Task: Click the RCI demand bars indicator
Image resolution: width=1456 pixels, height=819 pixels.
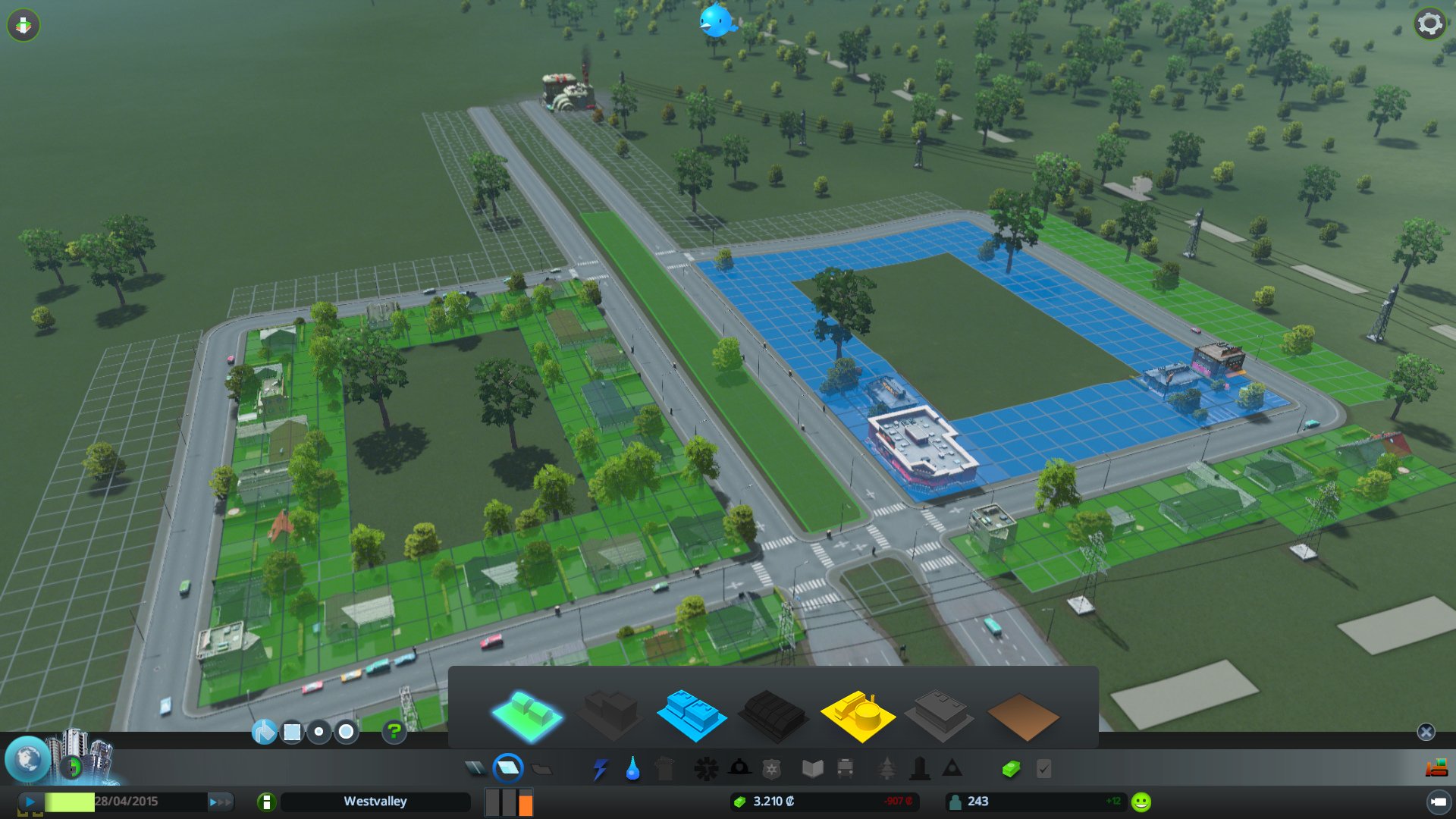Action: point(508,802)
